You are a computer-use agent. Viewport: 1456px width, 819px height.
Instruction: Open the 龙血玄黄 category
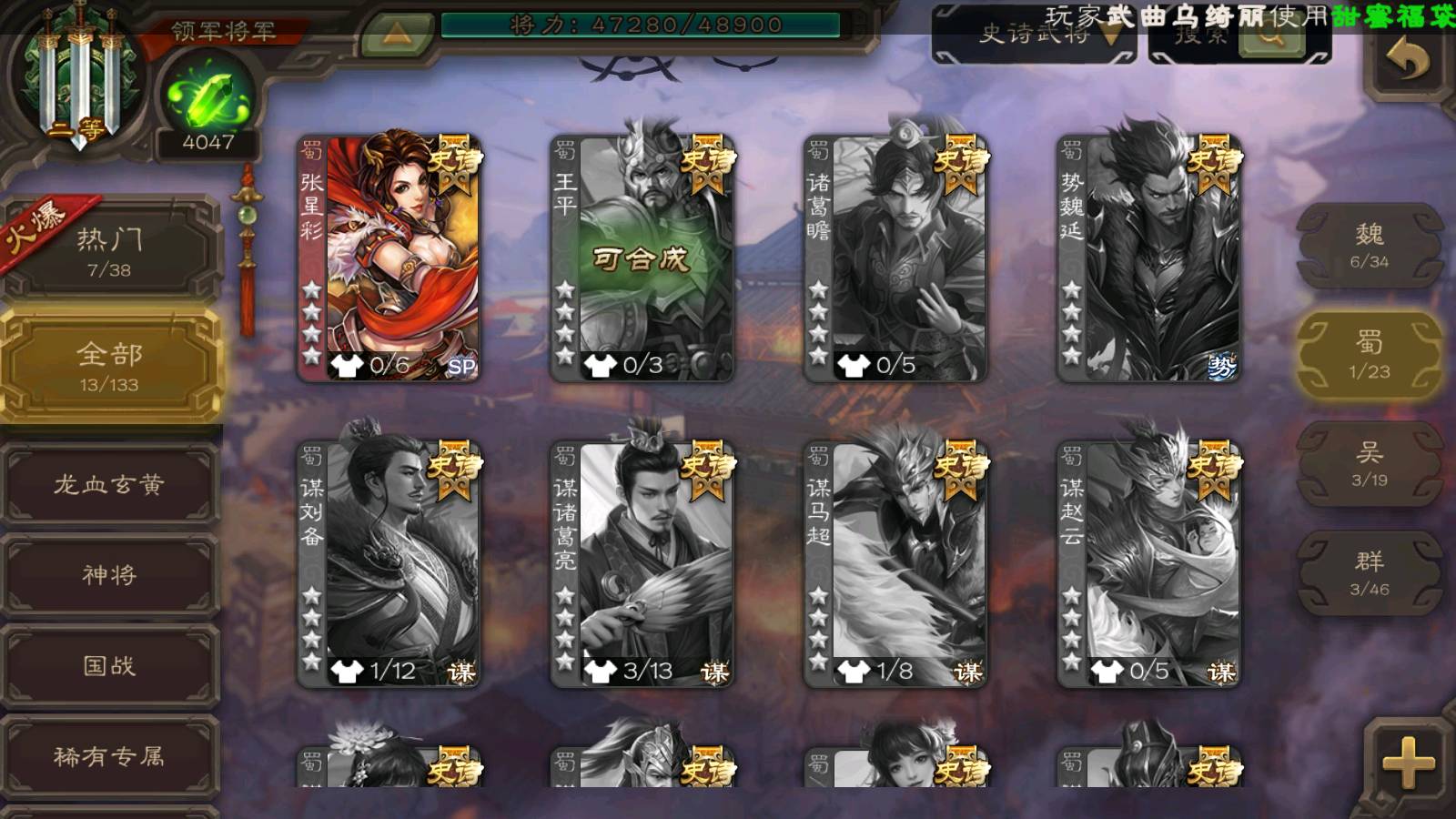(x=109, y=484)
